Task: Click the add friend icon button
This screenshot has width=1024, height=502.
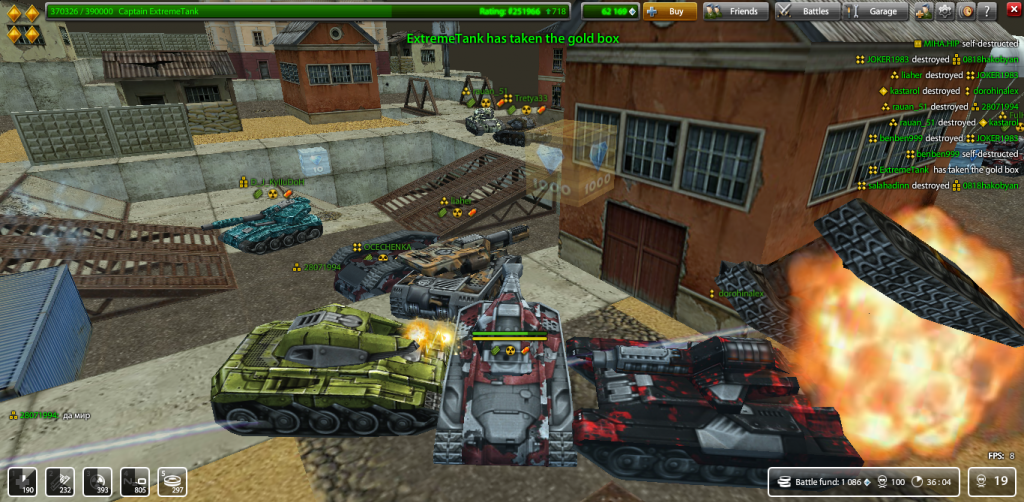Action: click(x=924, y=11)
